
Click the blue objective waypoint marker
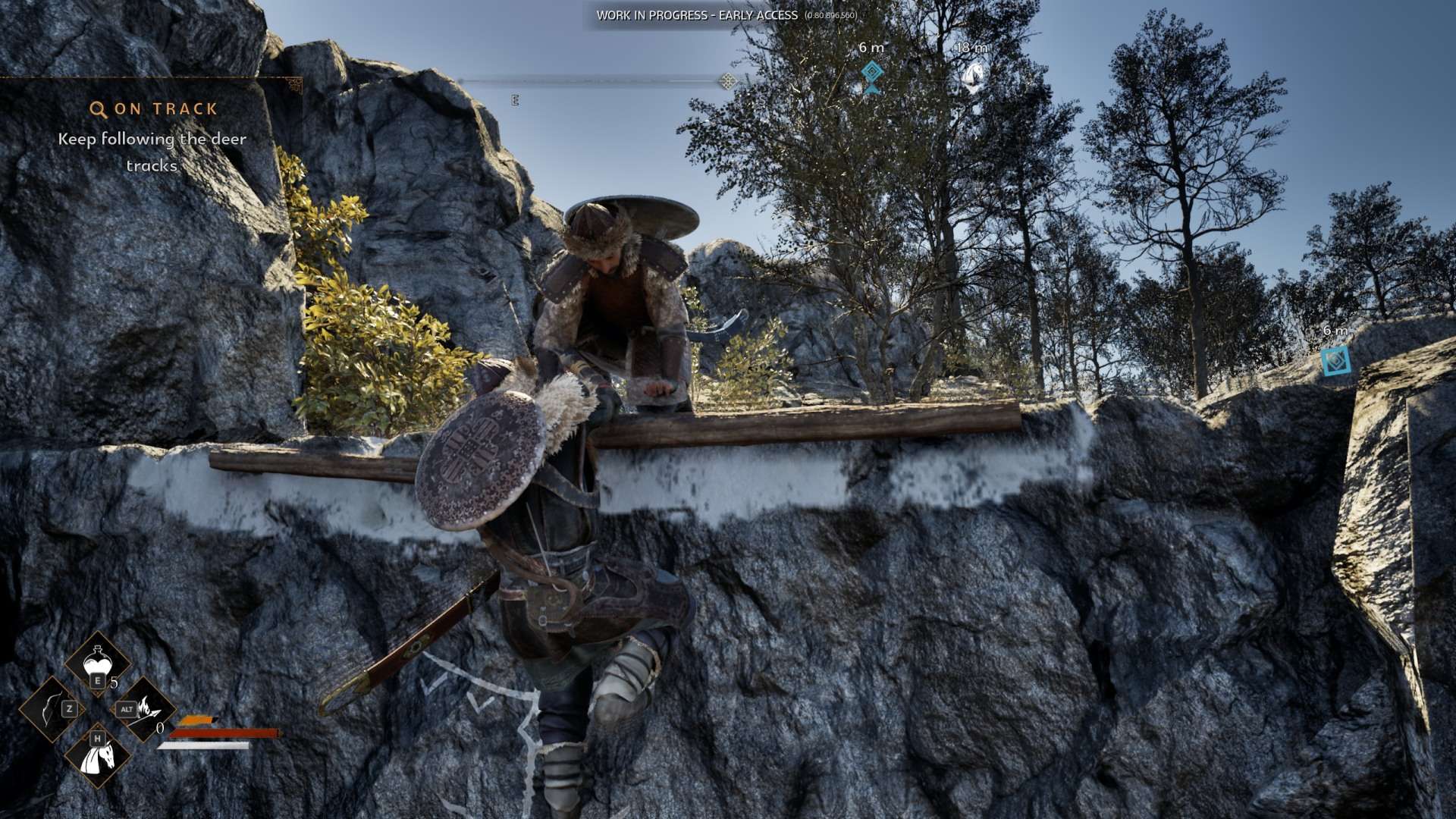(1335, 361)
